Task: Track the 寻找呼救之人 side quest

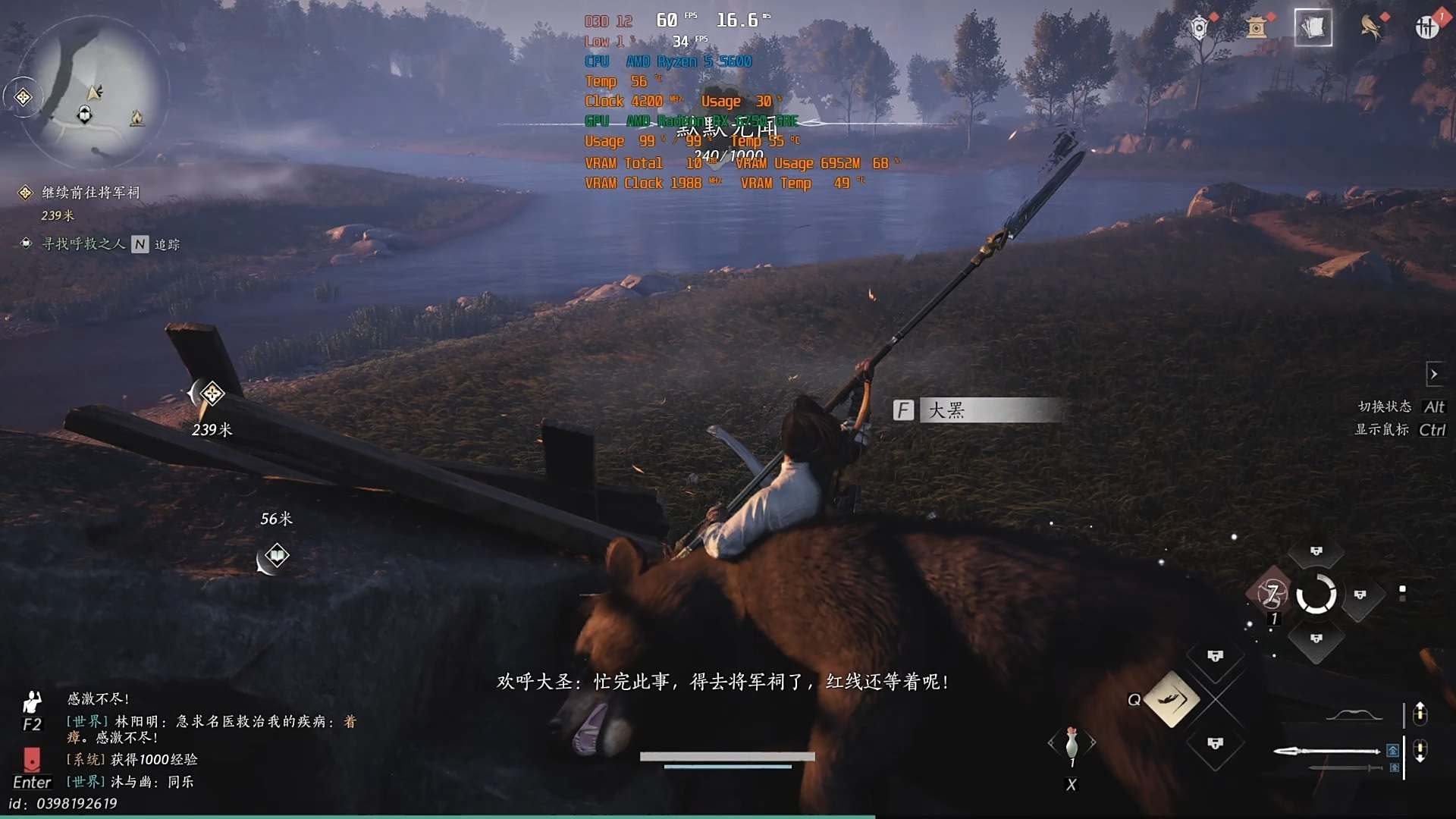Action: 83,244
